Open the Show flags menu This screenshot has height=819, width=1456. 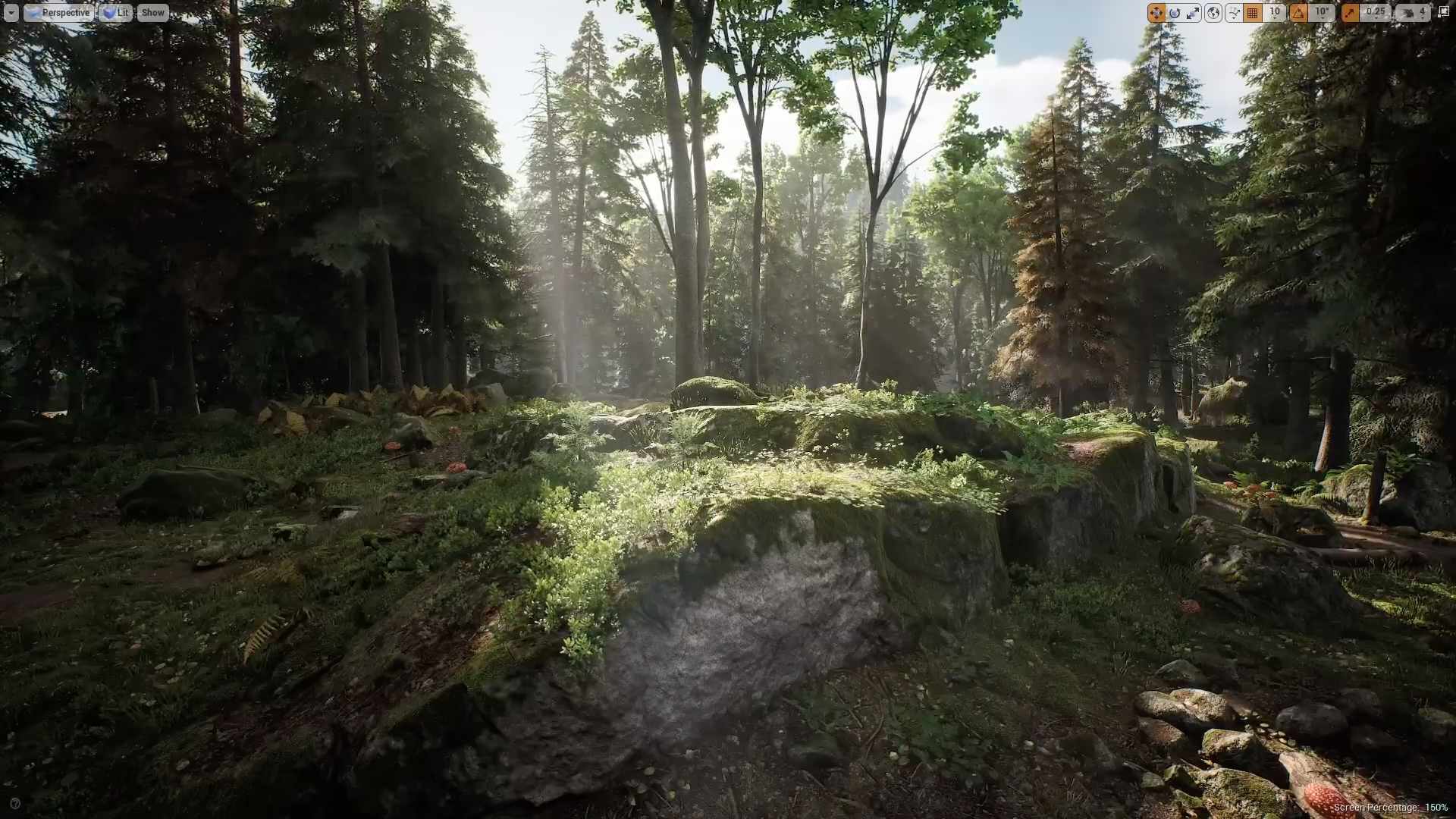coord(153,12)
